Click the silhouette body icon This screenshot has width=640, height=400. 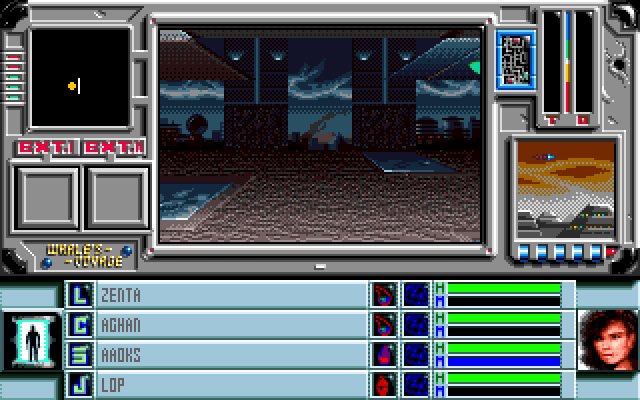point(30,338)
